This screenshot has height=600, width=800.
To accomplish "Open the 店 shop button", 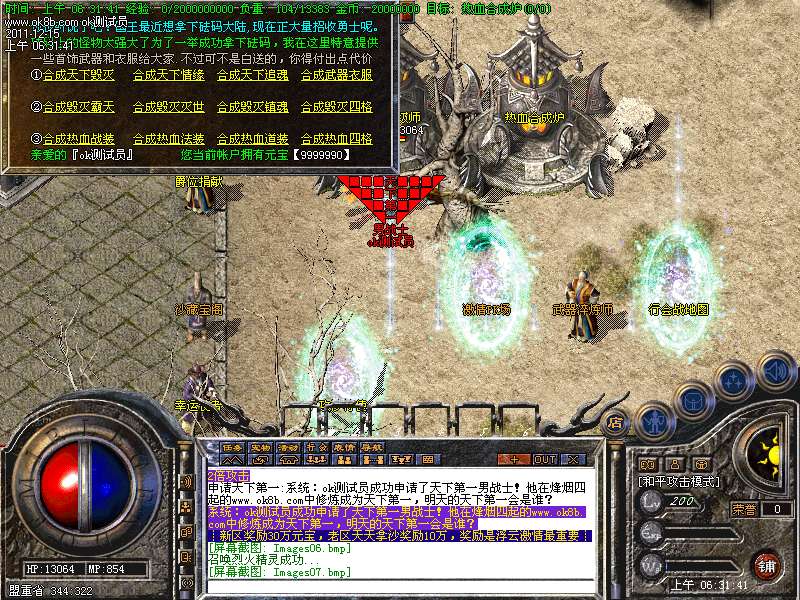I will [x=616, y=421].
